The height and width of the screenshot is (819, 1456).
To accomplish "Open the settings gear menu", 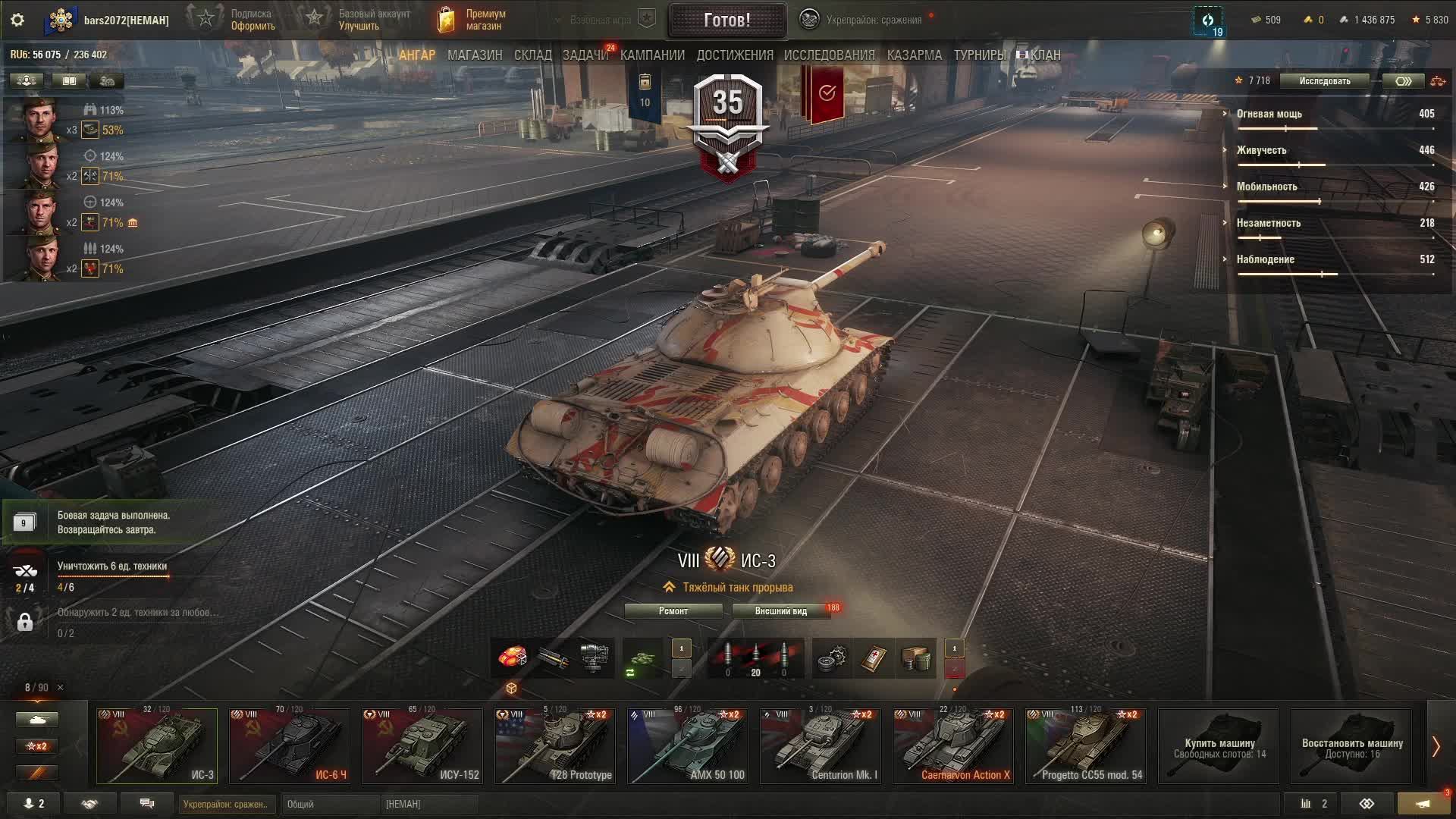I will [17, 20].
